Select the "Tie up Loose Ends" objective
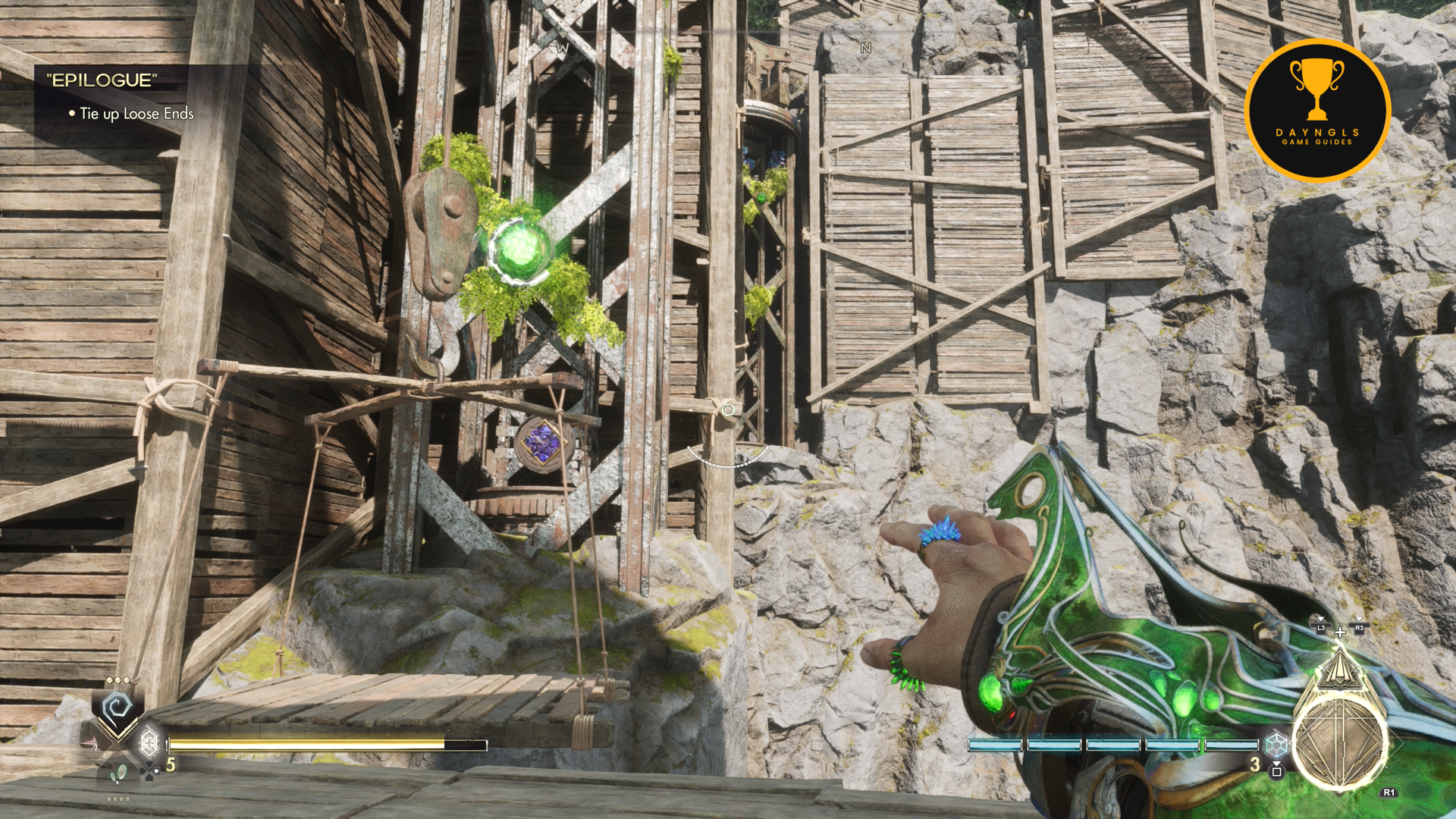 (x=136, y=114)
